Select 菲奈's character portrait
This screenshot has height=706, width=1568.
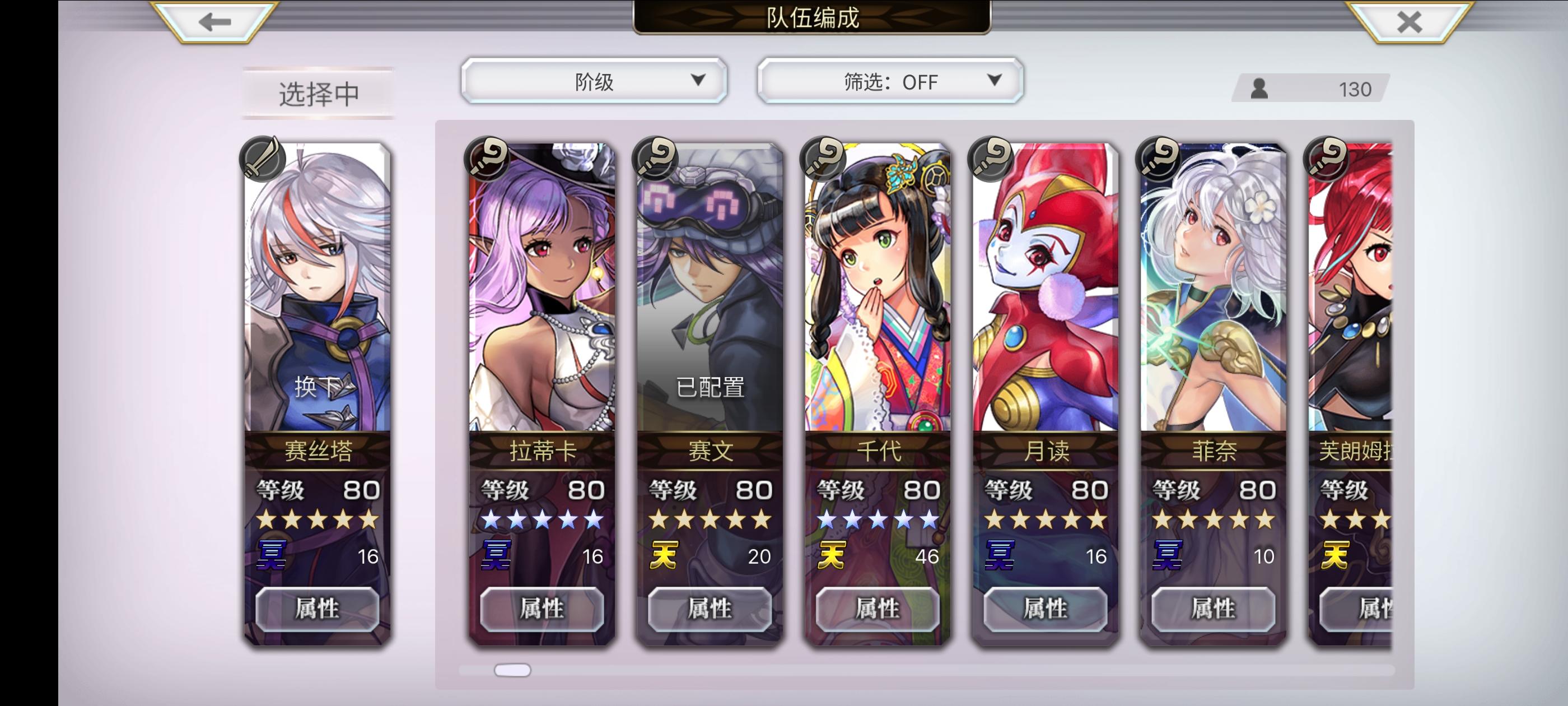1211,292
